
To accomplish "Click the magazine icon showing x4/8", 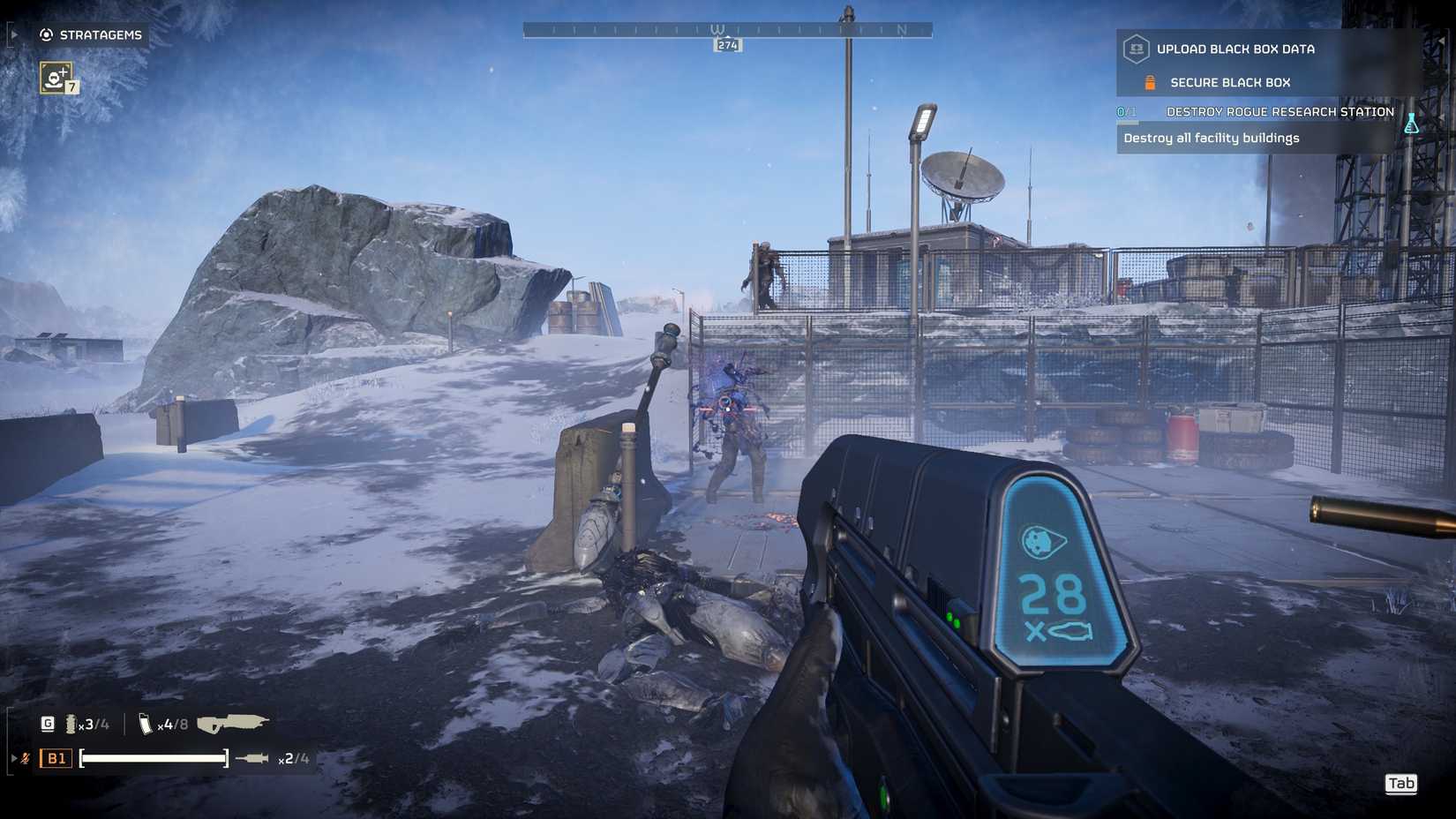I will pos(146,725).
